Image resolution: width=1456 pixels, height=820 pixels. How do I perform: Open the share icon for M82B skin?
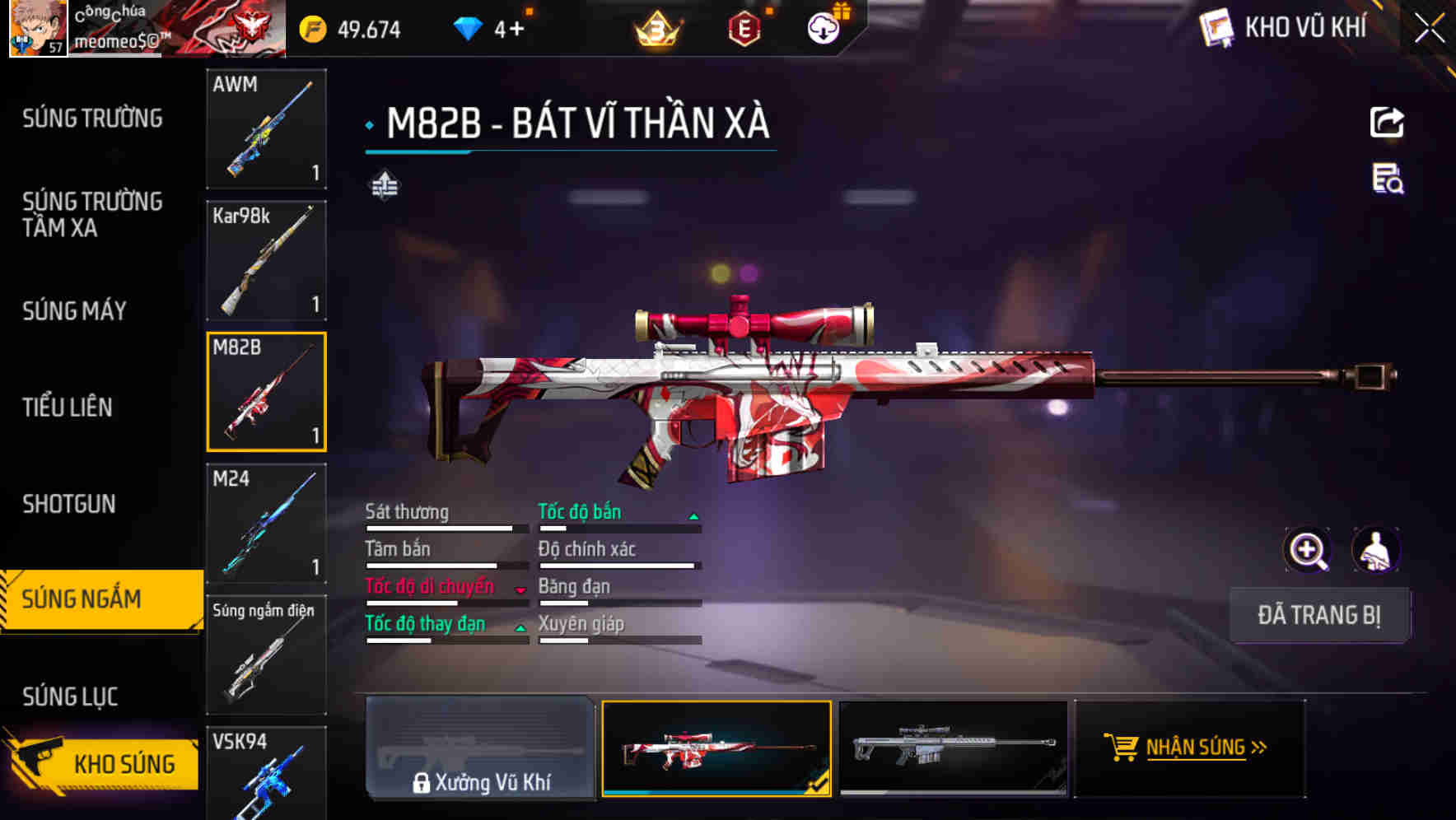1387,122
